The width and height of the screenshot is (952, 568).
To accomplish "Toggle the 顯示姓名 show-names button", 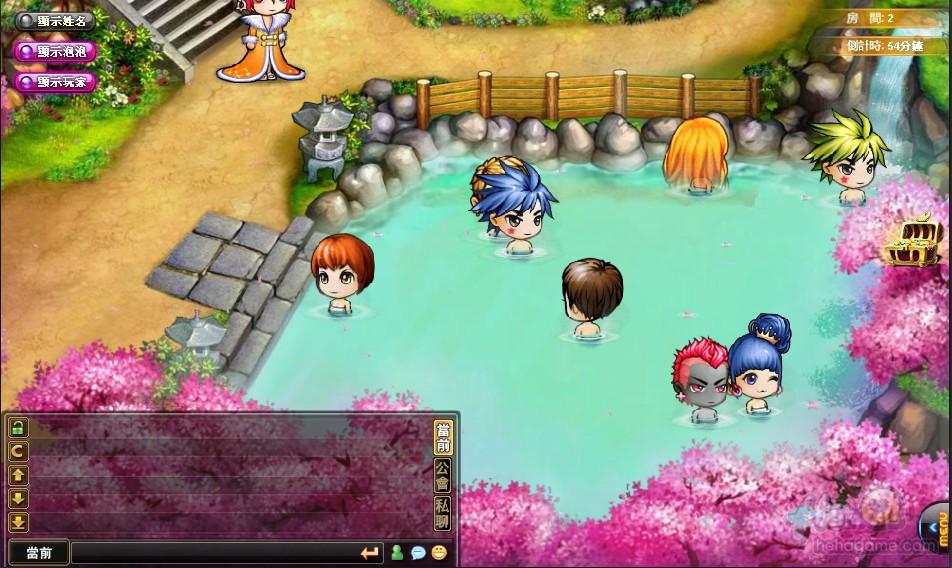I will click(x=57, y=20).
